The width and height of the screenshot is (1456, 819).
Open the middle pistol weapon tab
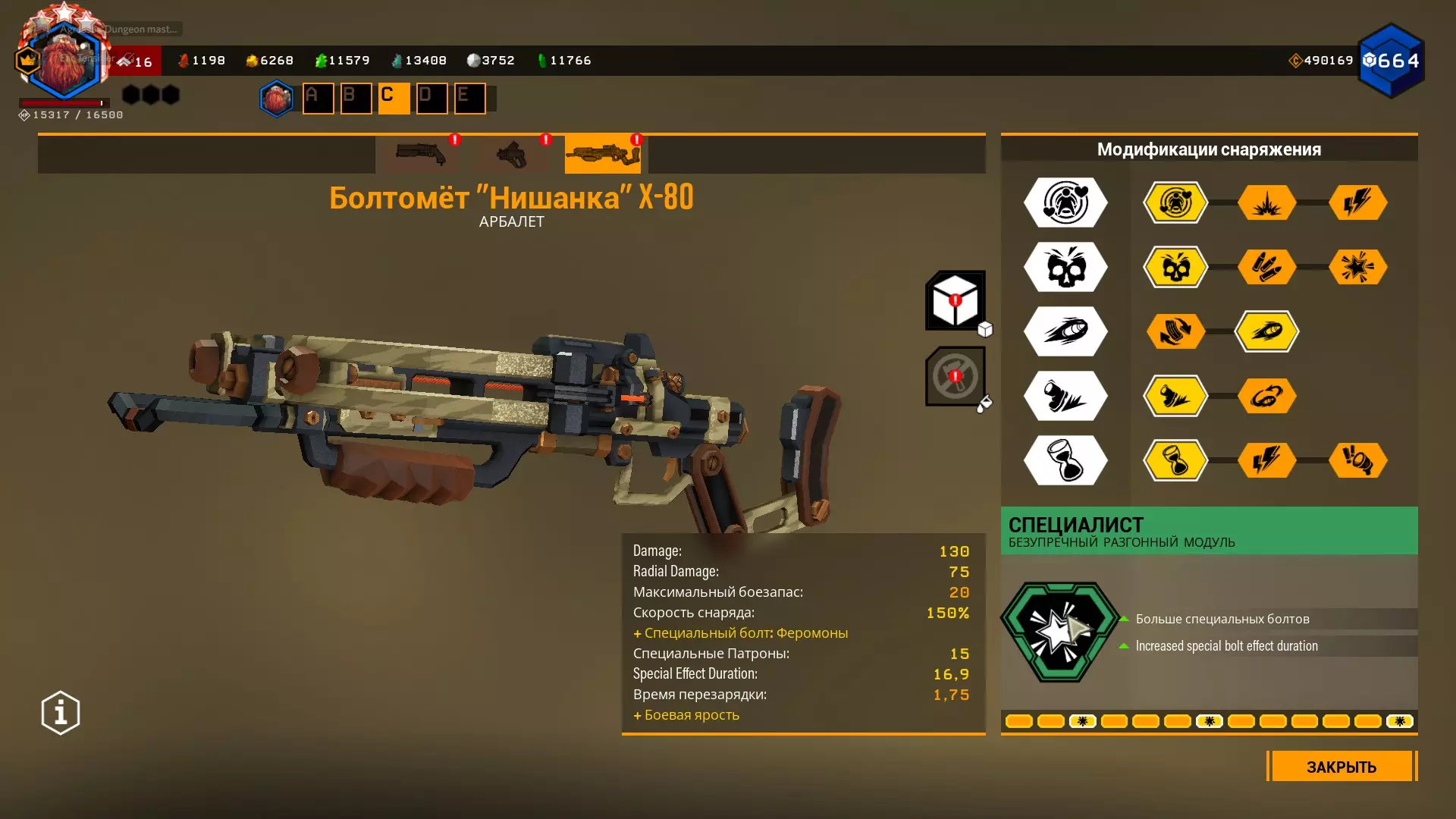point(512,154)
